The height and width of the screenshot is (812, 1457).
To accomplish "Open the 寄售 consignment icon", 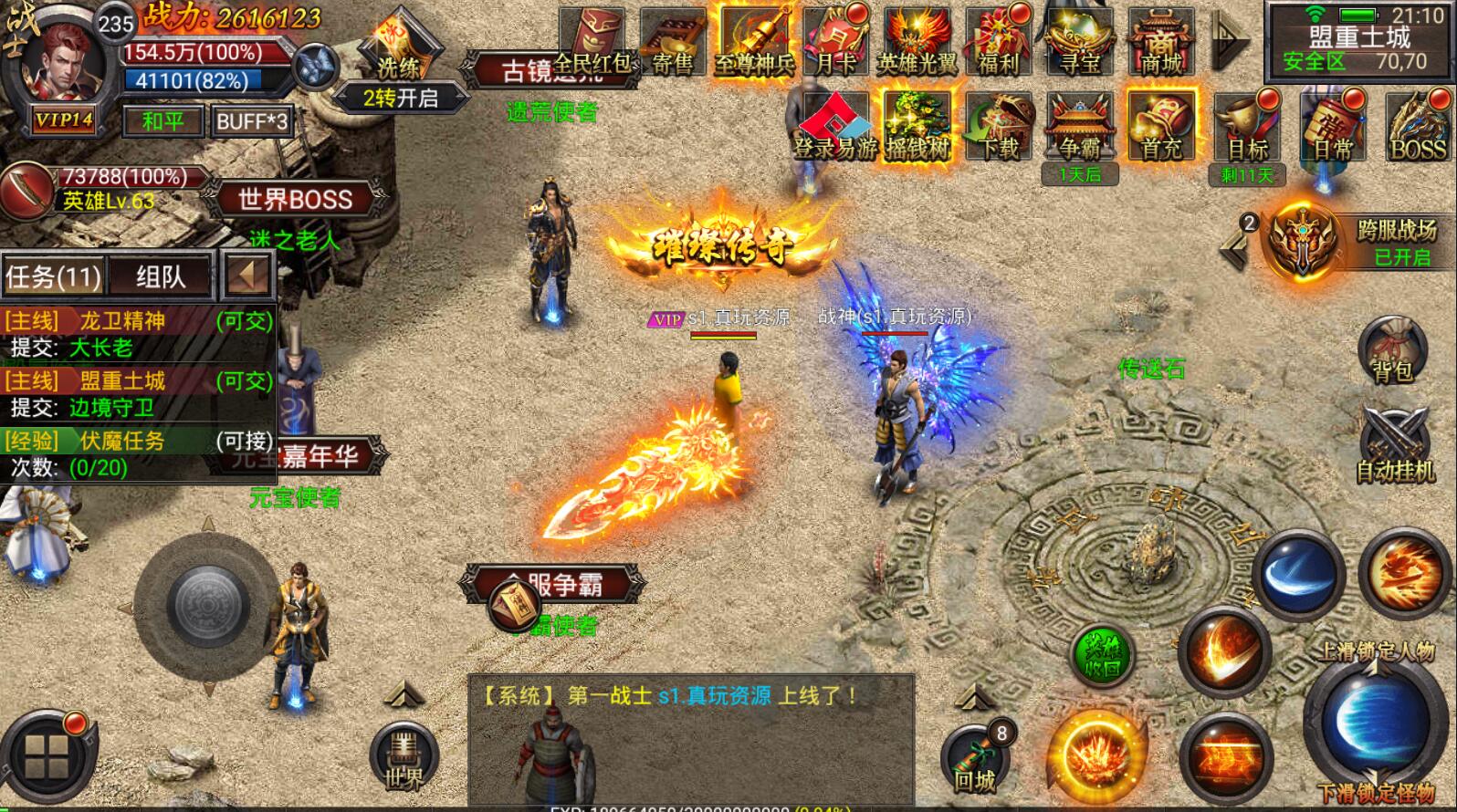I will click(673, 41).
